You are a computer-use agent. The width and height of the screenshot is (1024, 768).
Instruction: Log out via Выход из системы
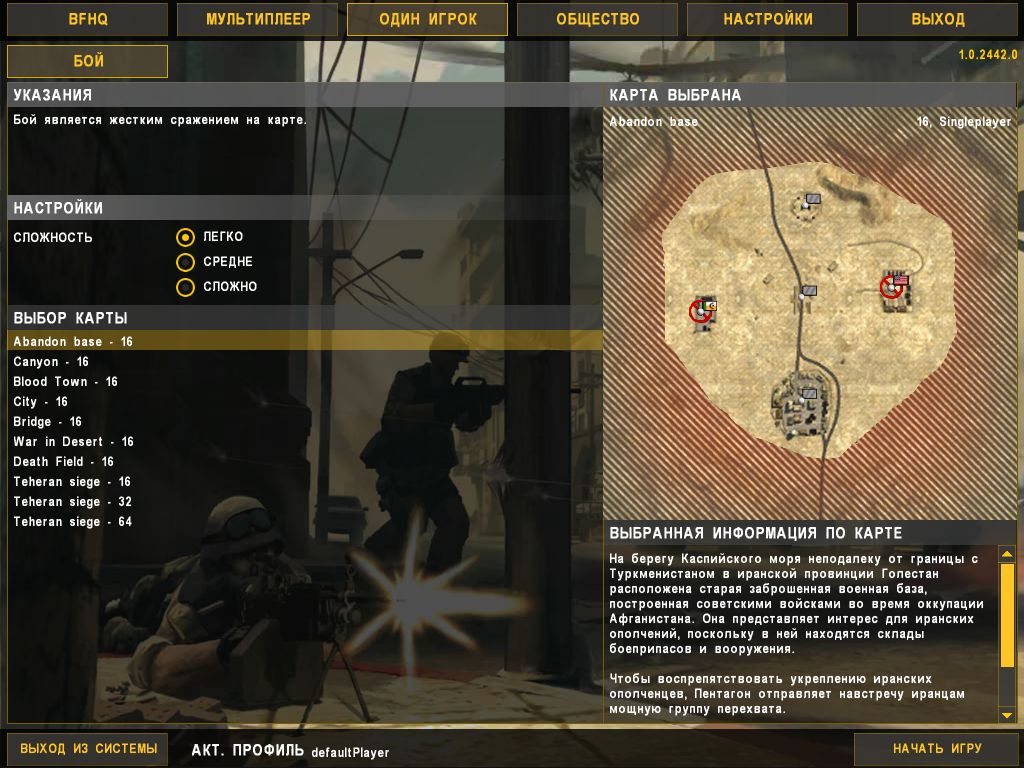coord(89,748)
